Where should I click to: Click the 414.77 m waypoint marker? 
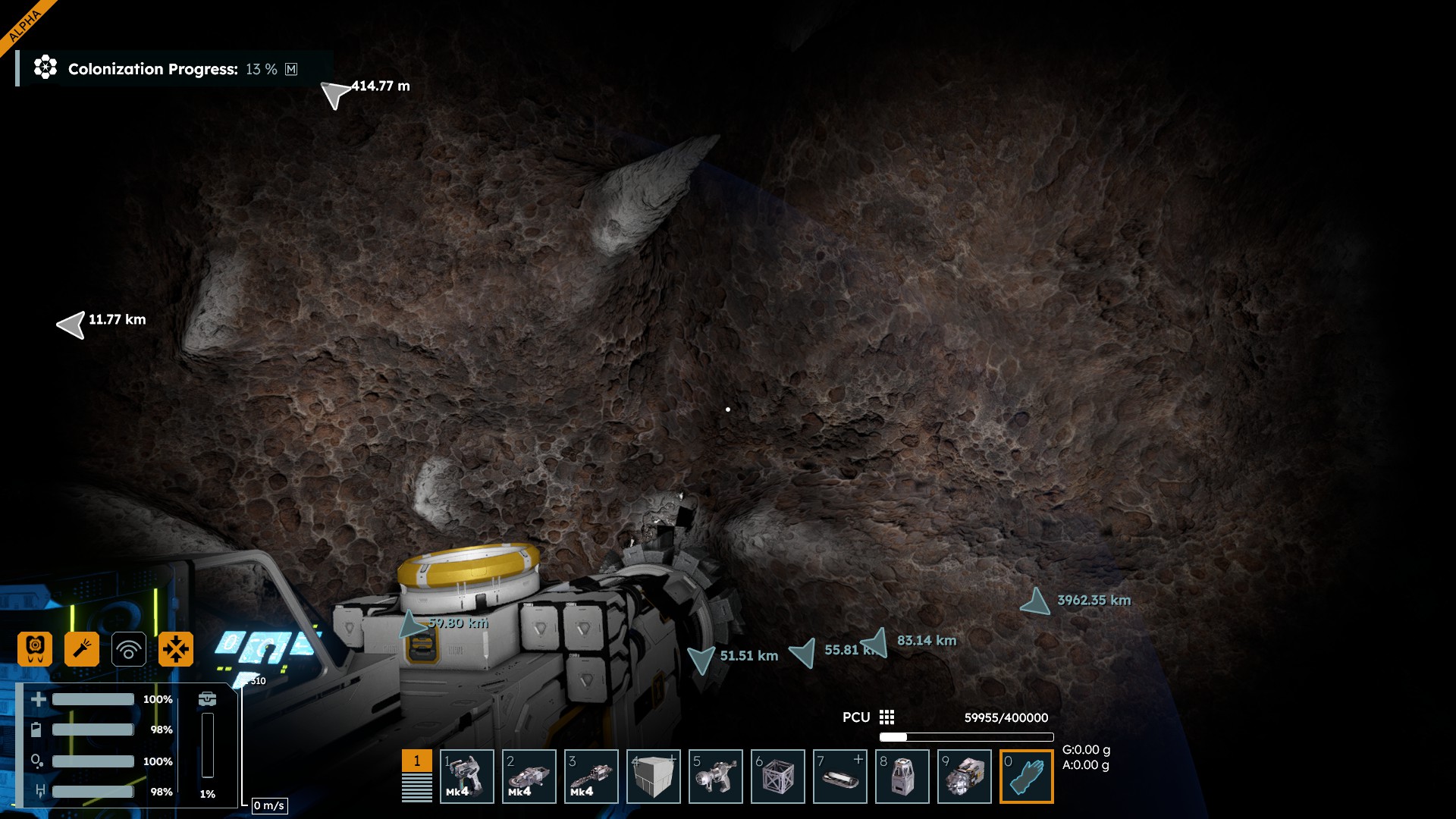pyautogui.click(x=334, y=94)
